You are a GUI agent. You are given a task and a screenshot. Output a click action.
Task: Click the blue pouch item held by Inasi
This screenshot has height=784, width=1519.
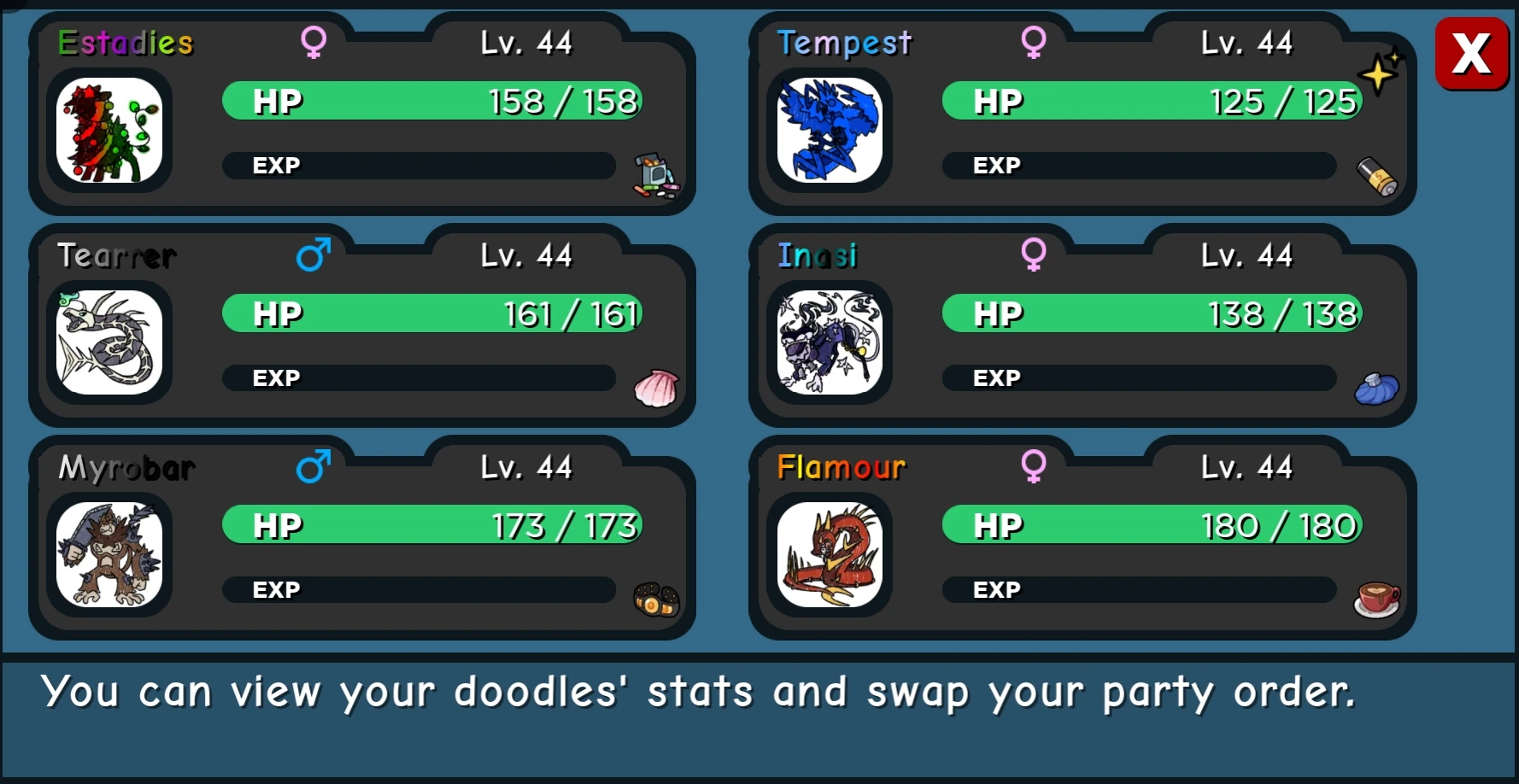1377,389
